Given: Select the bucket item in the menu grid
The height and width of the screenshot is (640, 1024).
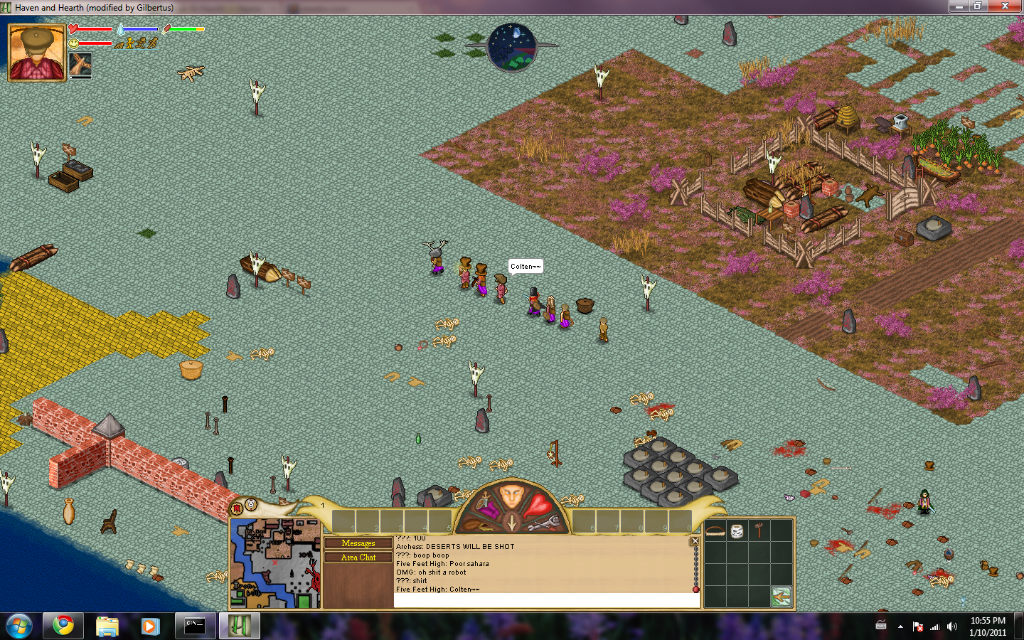Looking at the screenshot, I should click(x=738, y=531).
